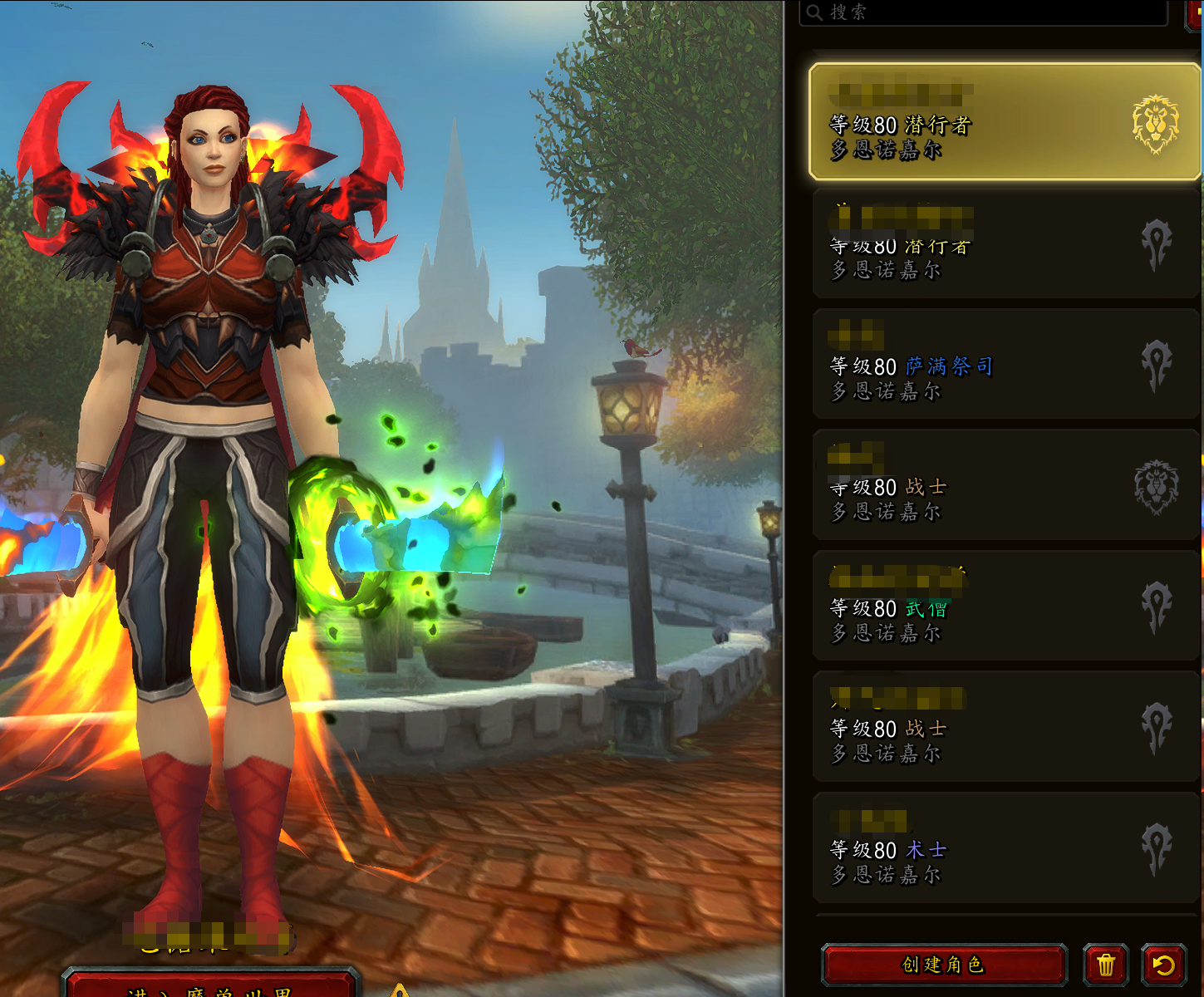Screen dimensions: 1204x997
Task: Click the trash can delete character button
Action: [1105, 965]
